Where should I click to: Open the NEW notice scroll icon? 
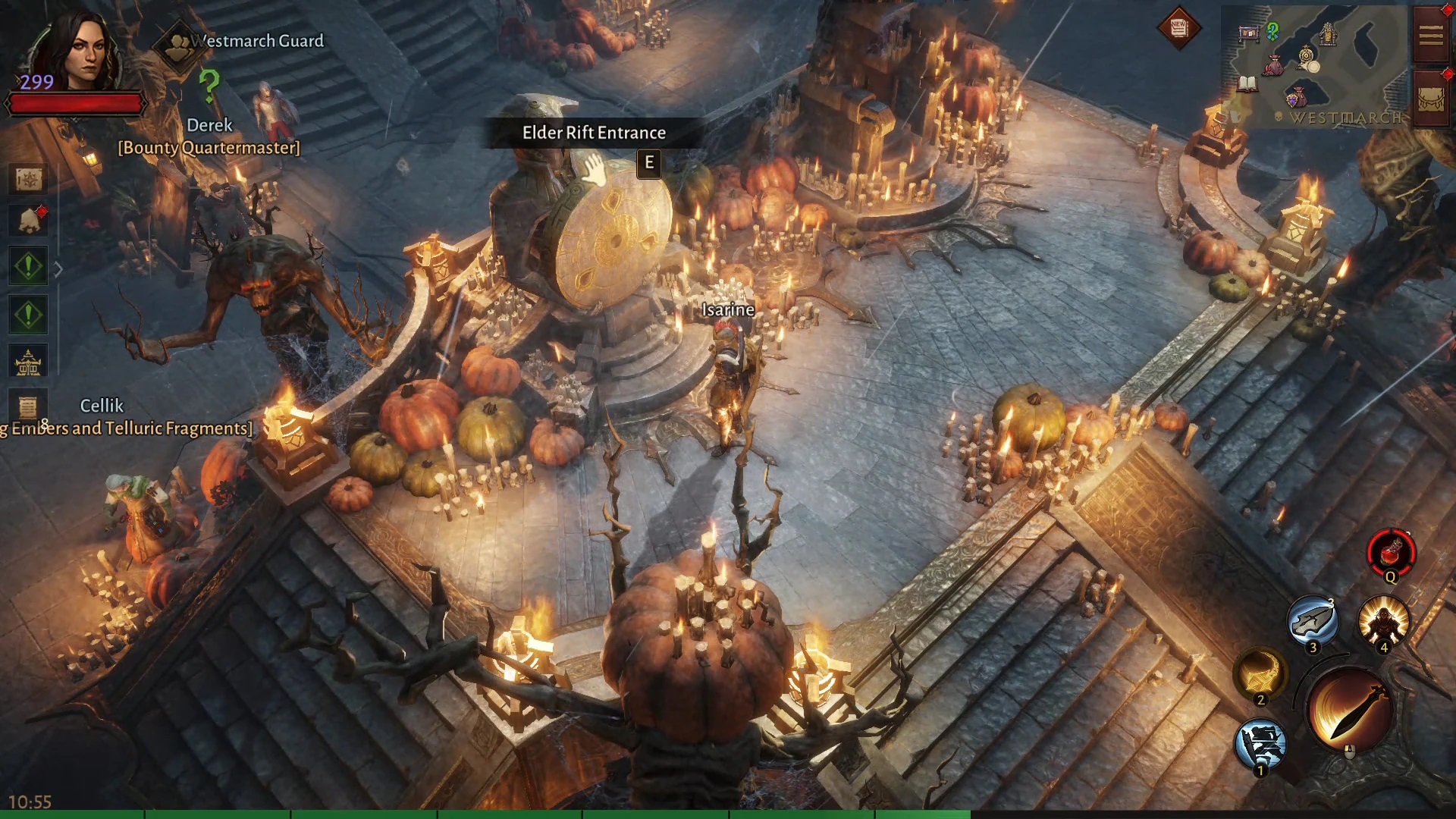coord(1178,29)
